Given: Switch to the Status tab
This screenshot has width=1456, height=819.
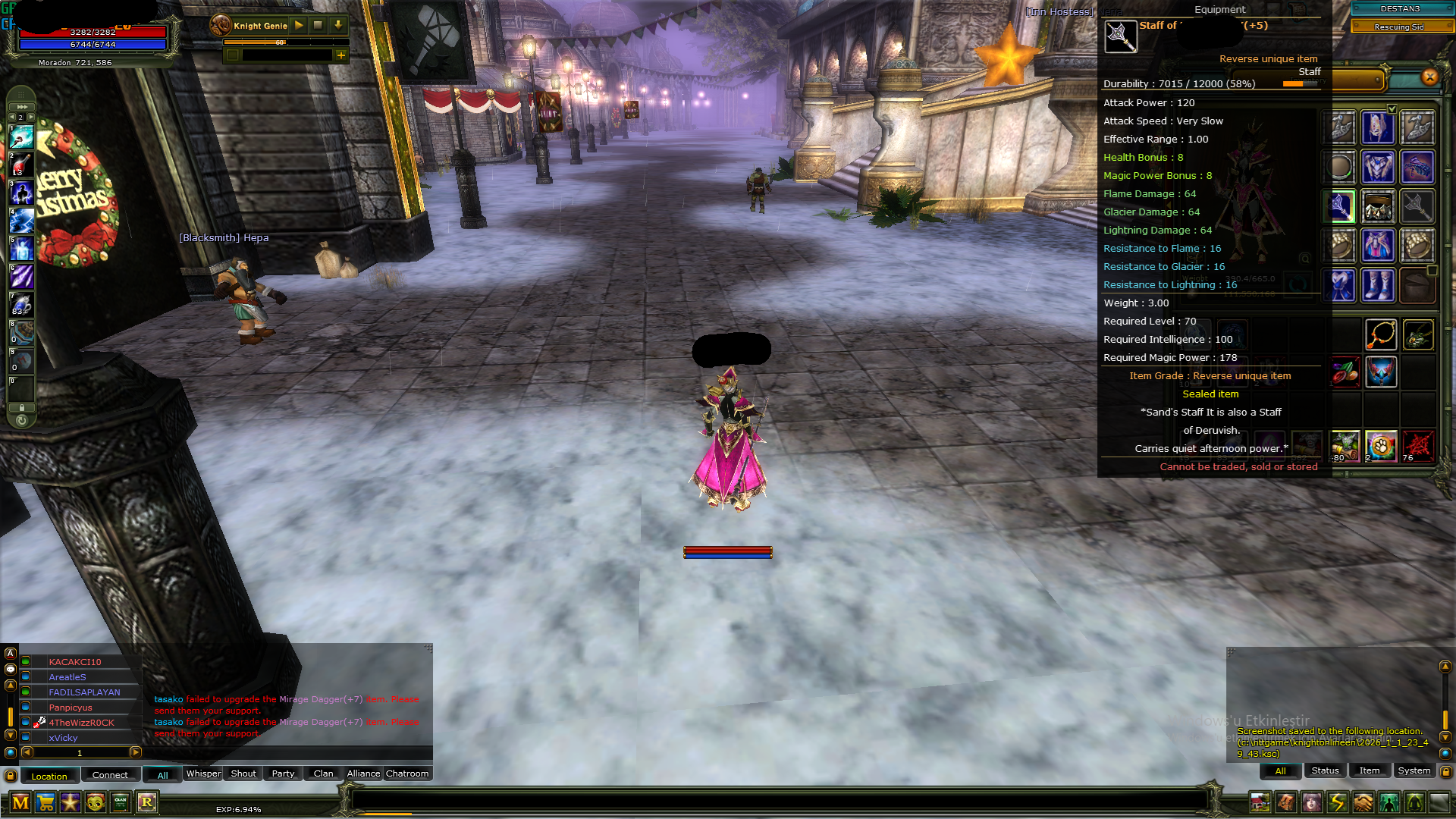Looking at the screenshot, I should pos(1325,770).
